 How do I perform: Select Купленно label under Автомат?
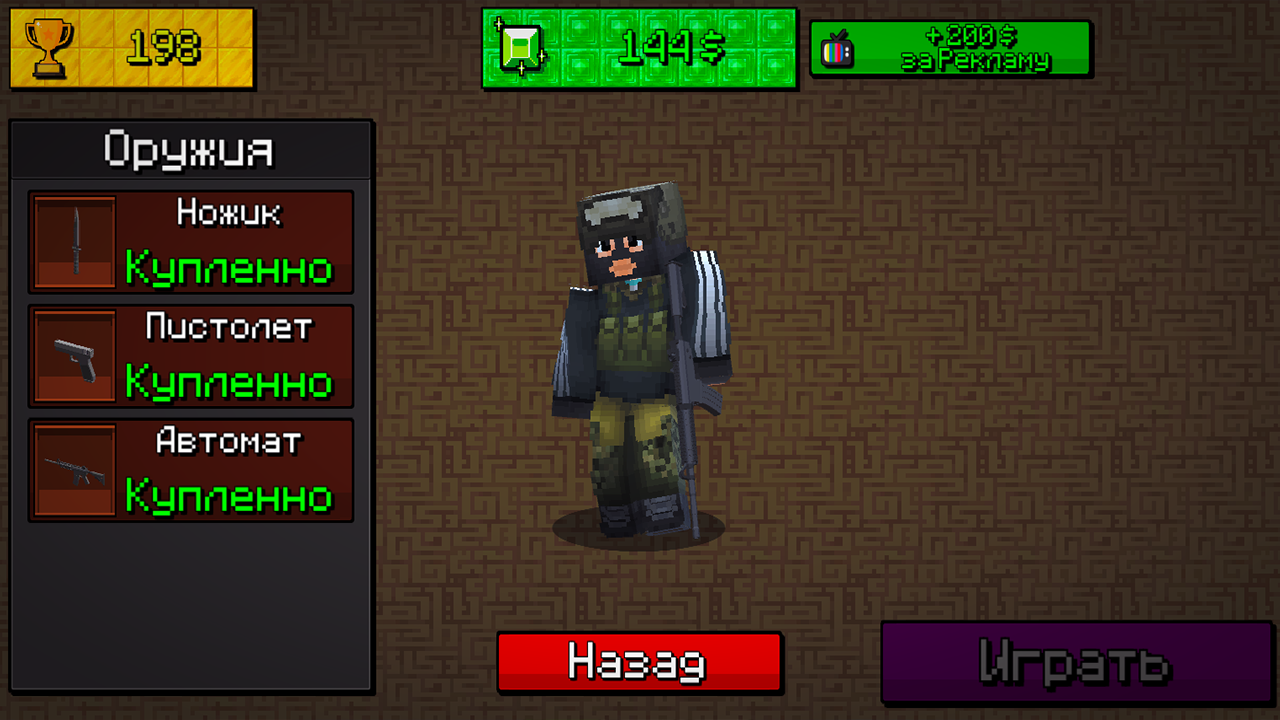click(230, 496)
